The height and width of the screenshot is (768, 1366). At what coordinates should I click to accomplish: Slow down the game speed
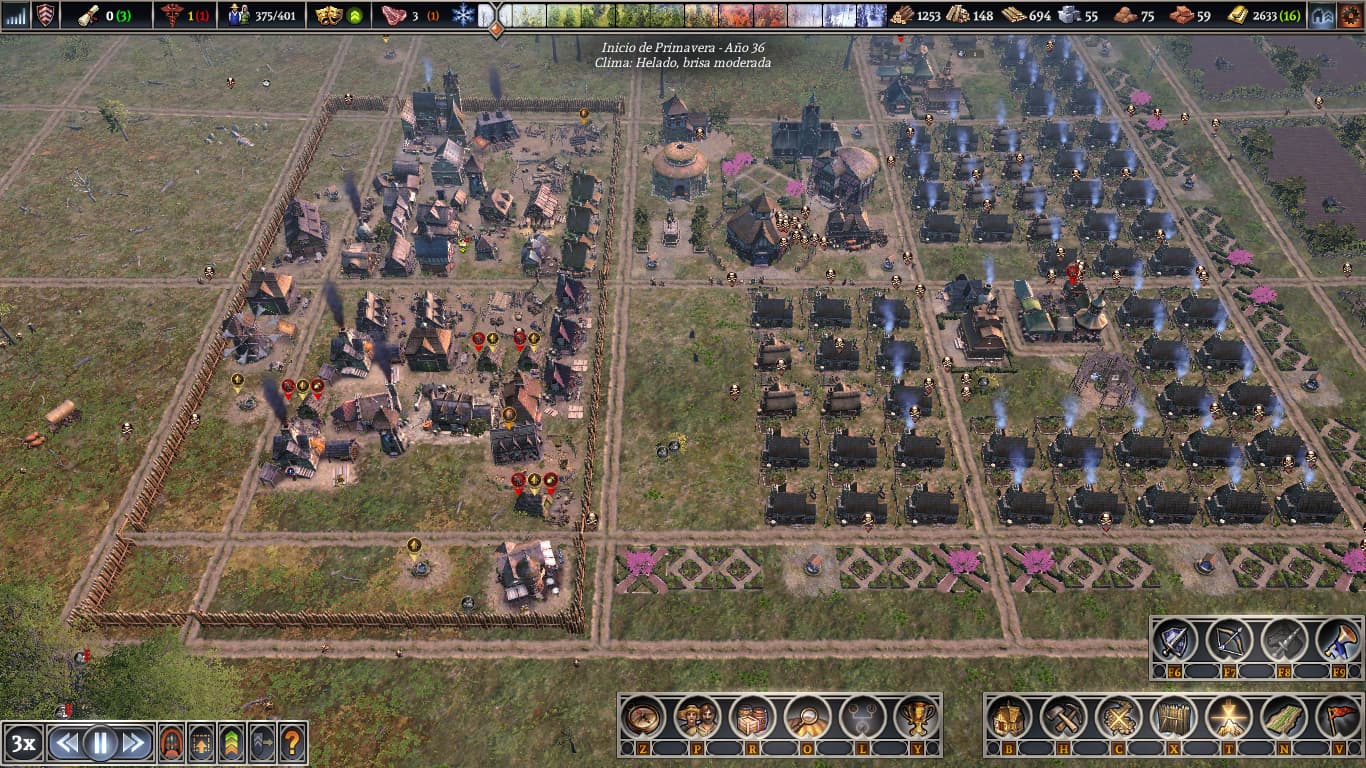click(x=66, y=743)
